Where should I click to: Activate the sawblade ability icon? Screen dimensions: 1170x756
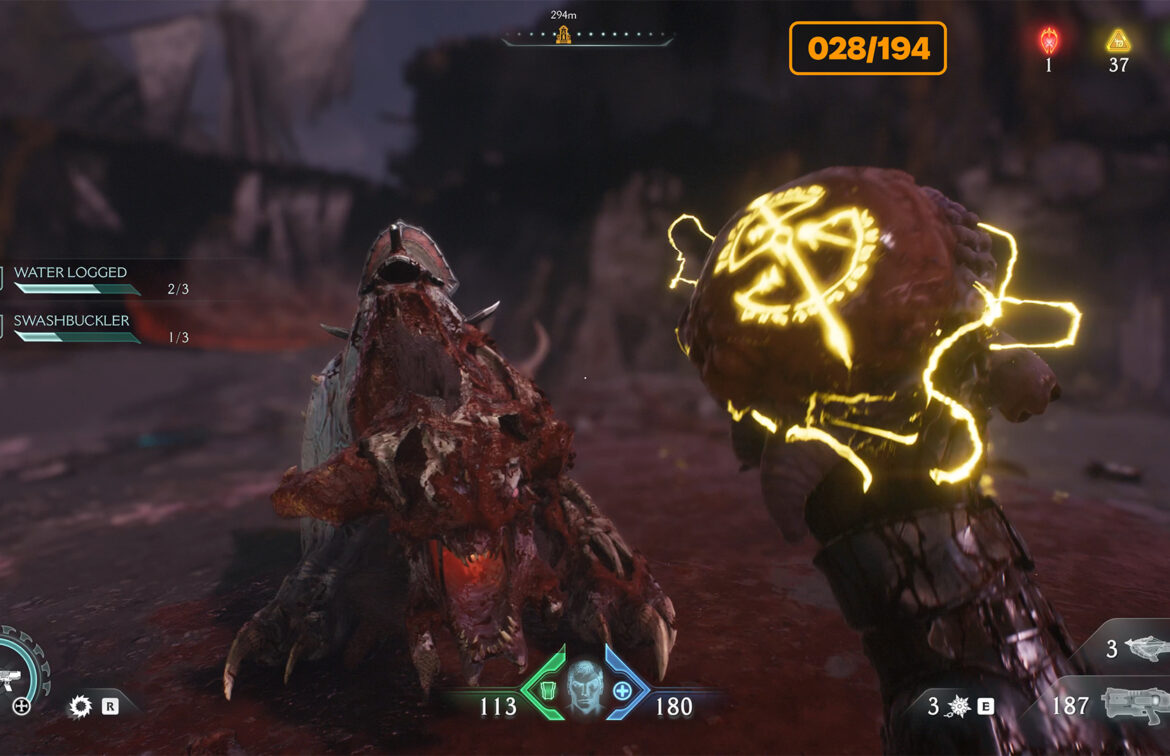pos(80,707)
